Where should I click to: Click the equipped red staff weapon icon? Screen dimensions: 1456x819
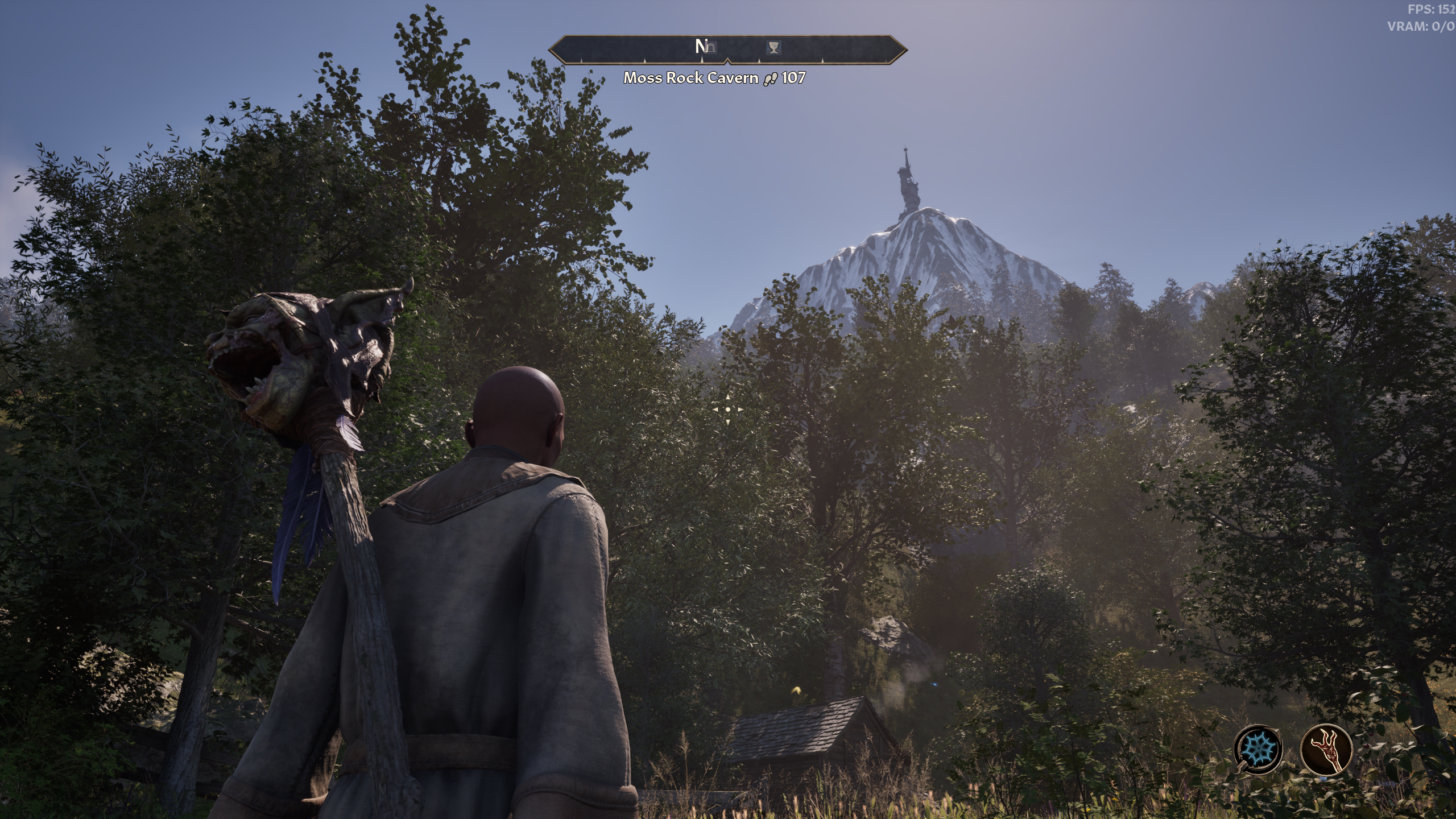1326,748
